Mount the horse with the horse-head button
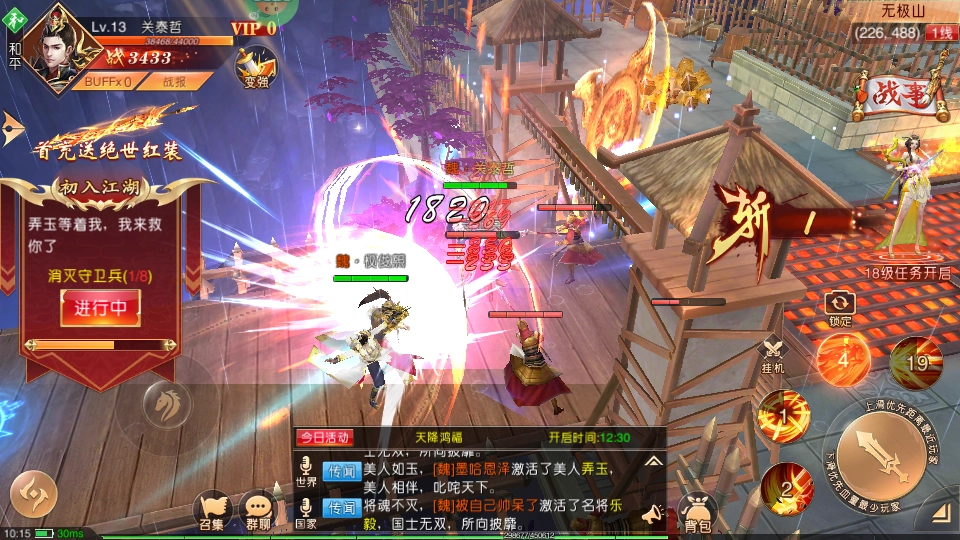The image size is (960, 540). pyautogui.click(x=167, y=404)
